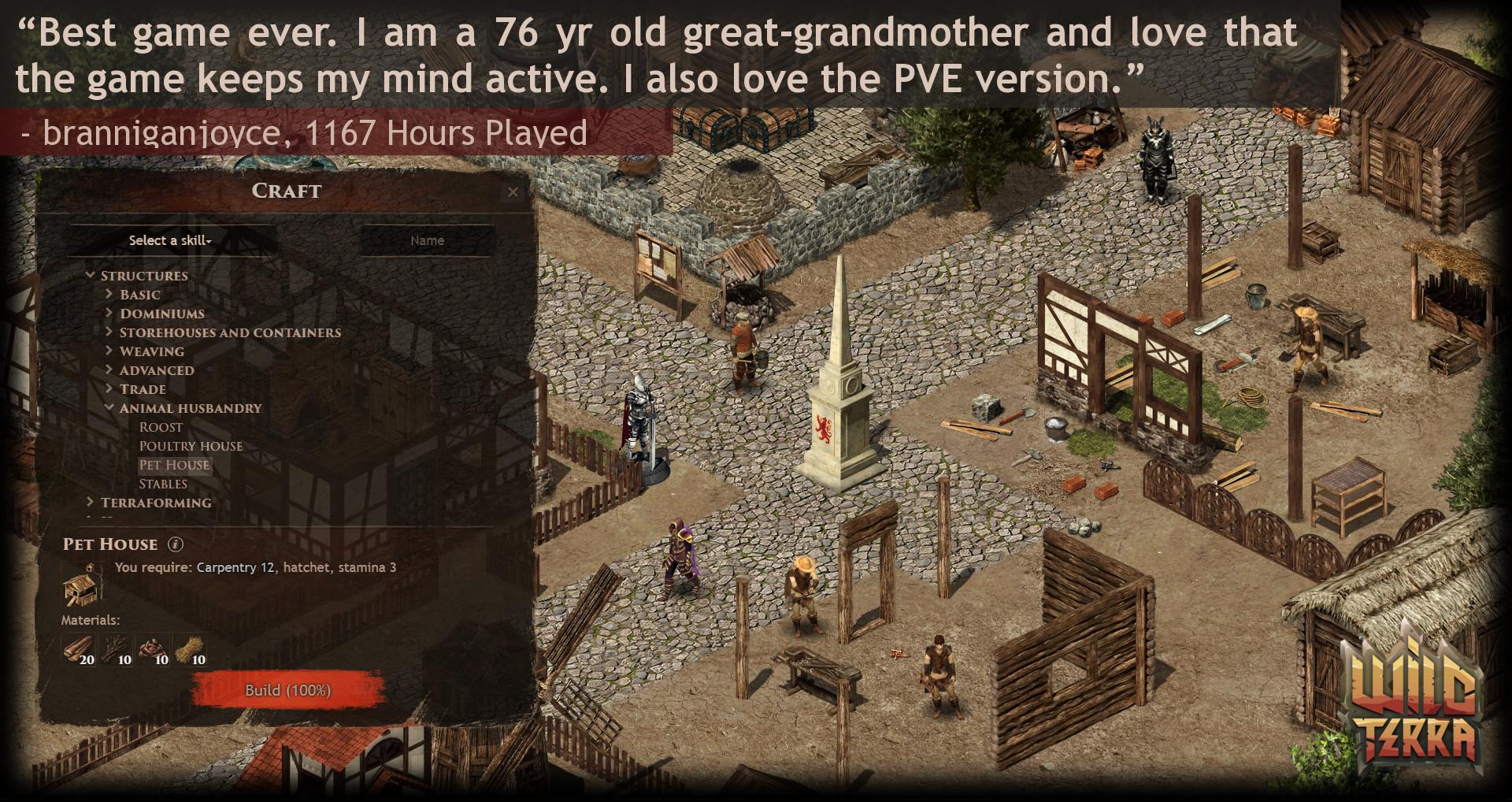1512x802 pixels.
Task: Collapse the Animal Husbandry category
Action: pos(191,408)
